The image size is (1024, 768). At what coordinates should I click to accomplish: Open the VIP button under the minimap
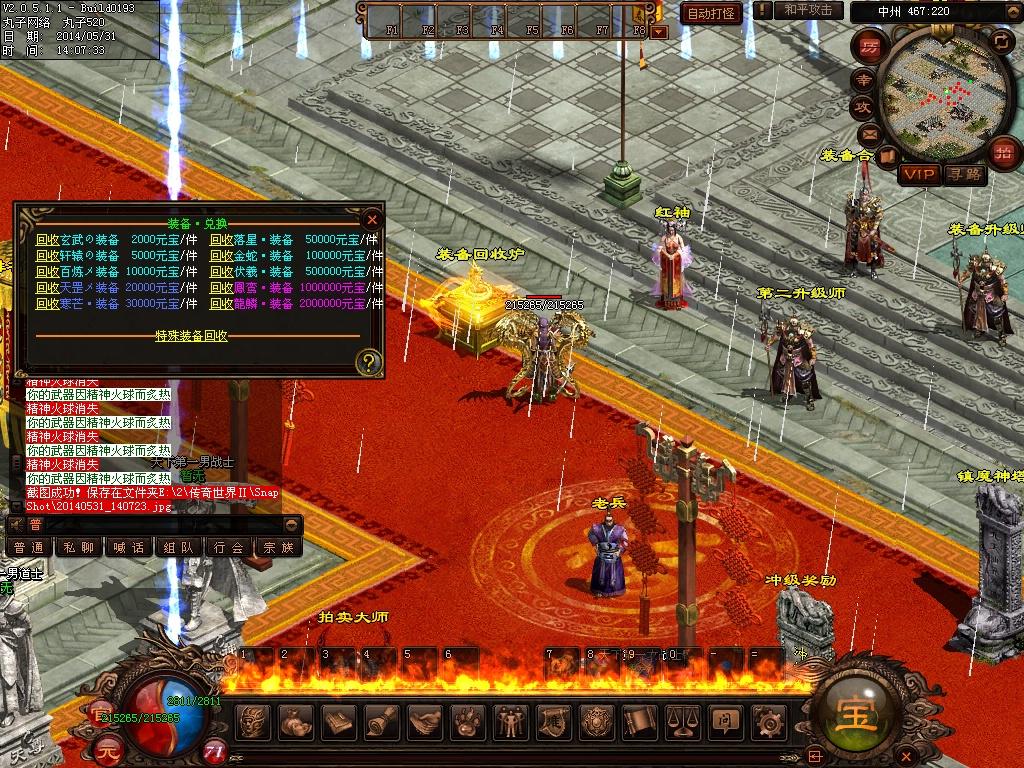tap(918, 175)
